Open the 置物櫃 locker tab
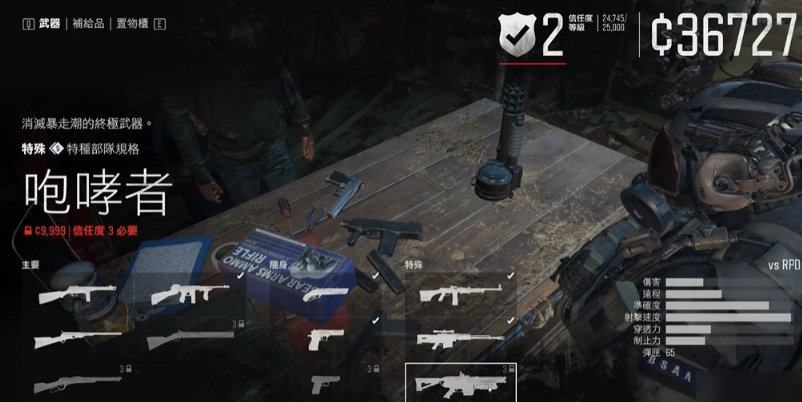 tap(132, 23)
